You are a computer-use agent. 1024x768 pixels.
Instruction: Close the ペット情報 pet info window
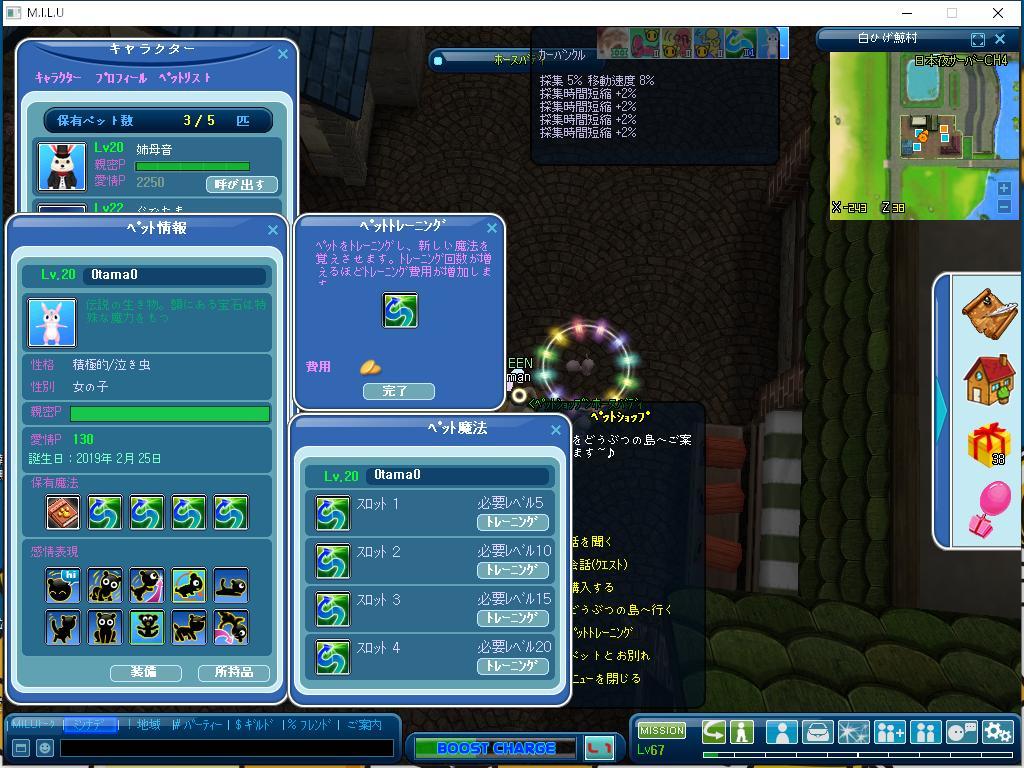273,230
